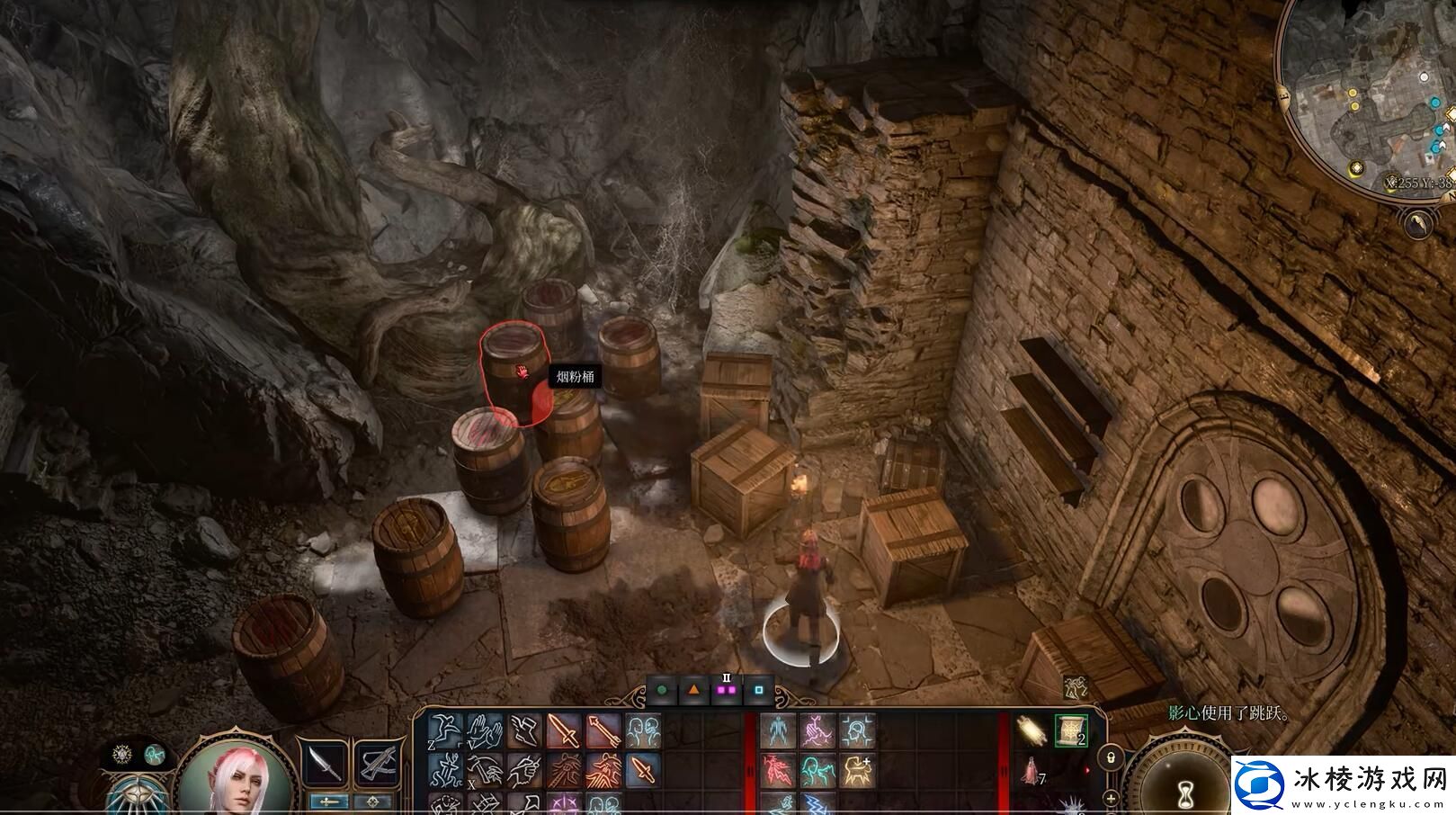Viewport: 1456px width, 815px height.
Task: Switch to the orange triangle hotbar filter
Action: [694, 691]
